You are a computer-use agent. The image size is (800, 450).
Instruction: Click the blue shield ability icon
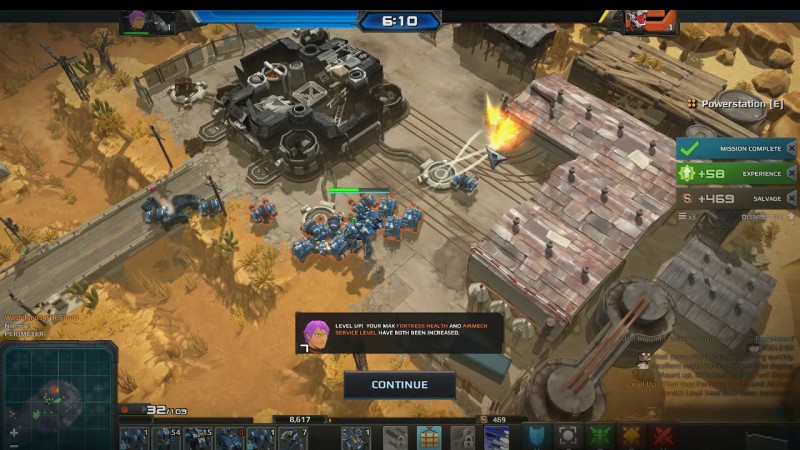[x=538, y=437]
